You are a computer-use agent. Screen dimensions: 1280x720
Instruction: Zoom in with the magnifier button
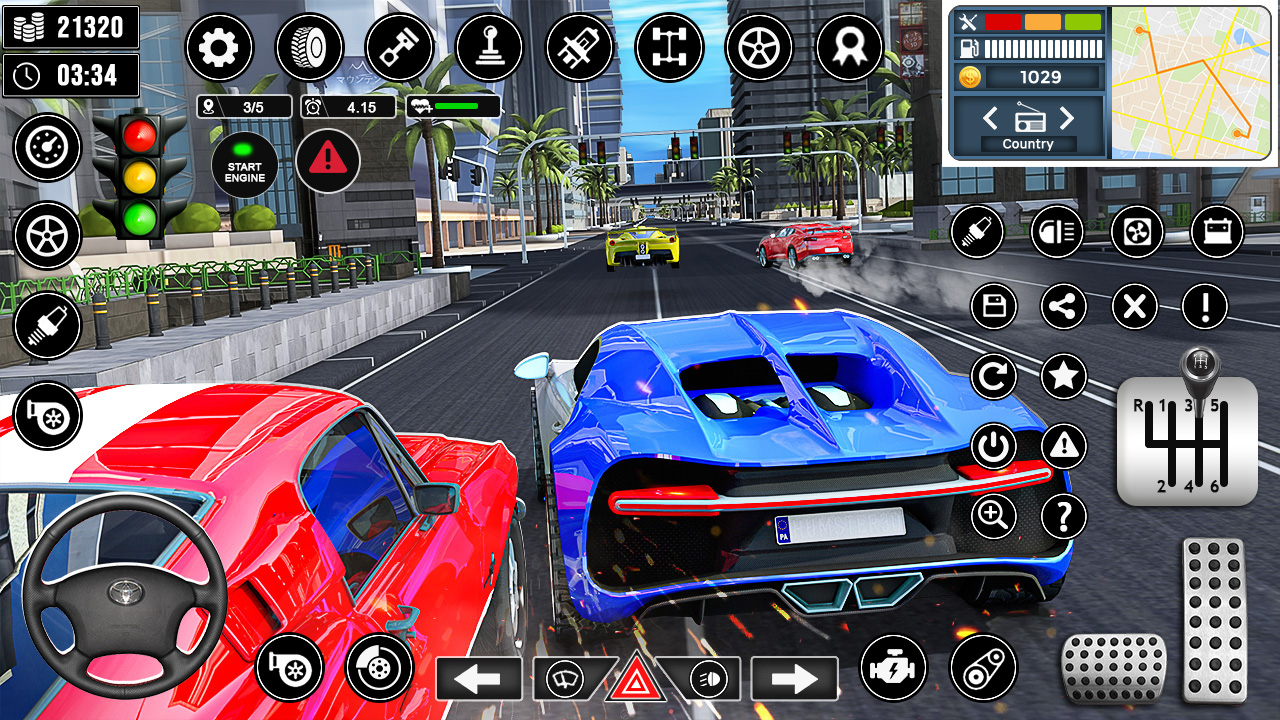tap(994, 516)
